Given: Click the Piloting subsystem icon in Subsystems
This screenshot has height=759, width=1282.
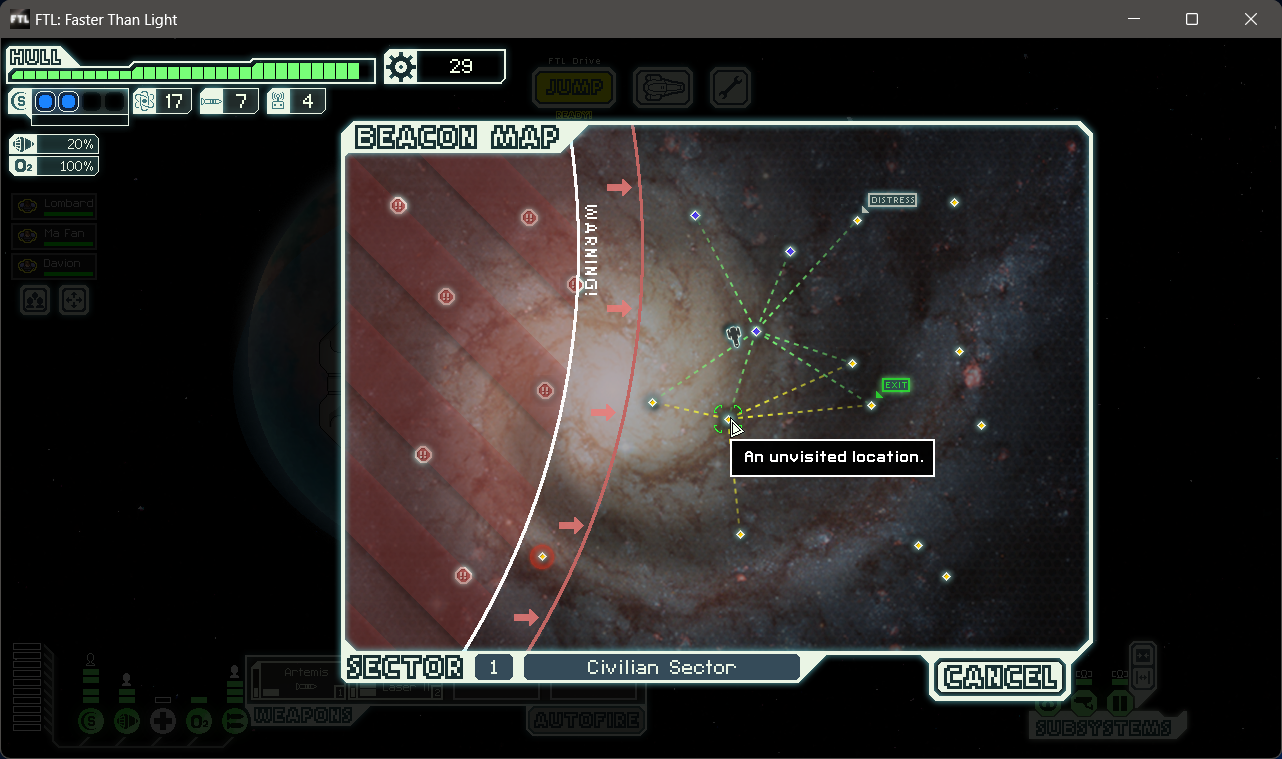Looking at the screenshot, I should (1048, 705).
